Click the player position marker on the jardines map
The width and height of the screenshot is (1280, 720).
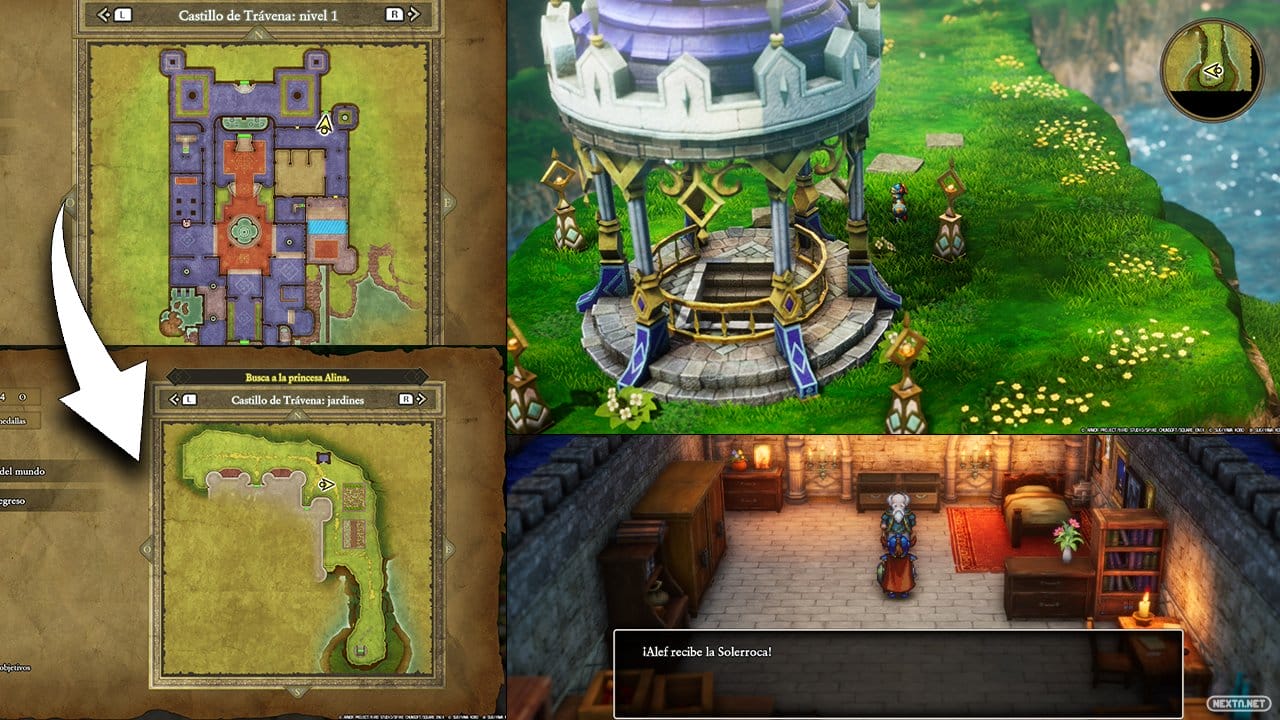point(326,485)
